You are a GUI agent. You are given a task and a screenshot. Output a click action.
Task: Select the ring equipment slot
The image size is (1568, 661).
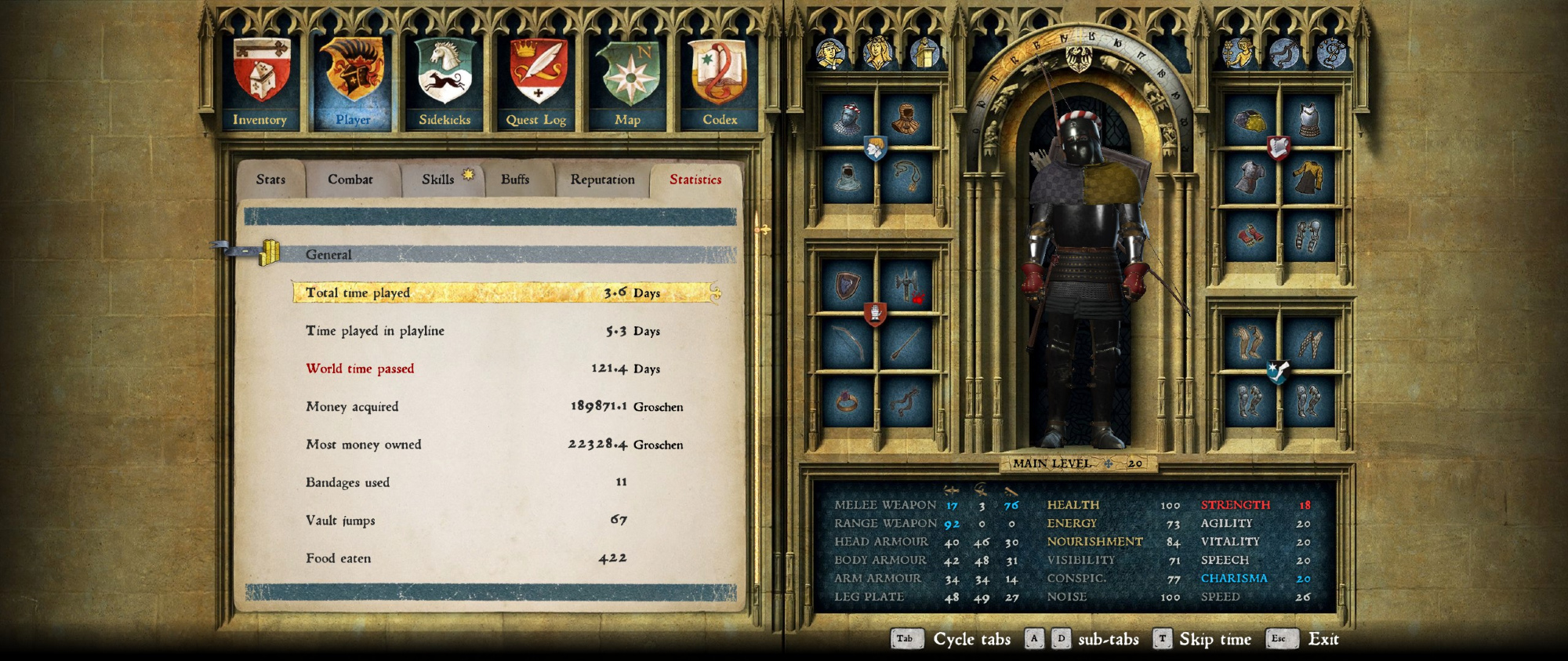847,402
